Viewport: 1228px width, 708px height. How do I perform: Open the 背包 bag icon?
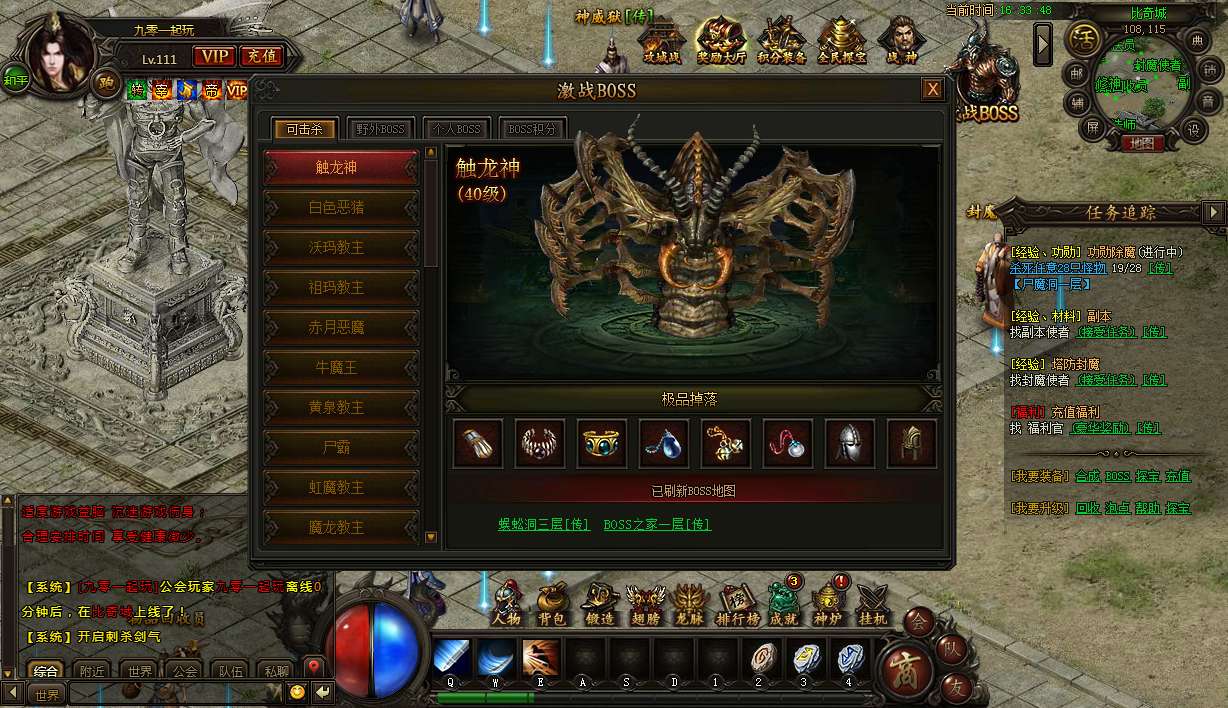pyautogui.click(x=551, y=602)
